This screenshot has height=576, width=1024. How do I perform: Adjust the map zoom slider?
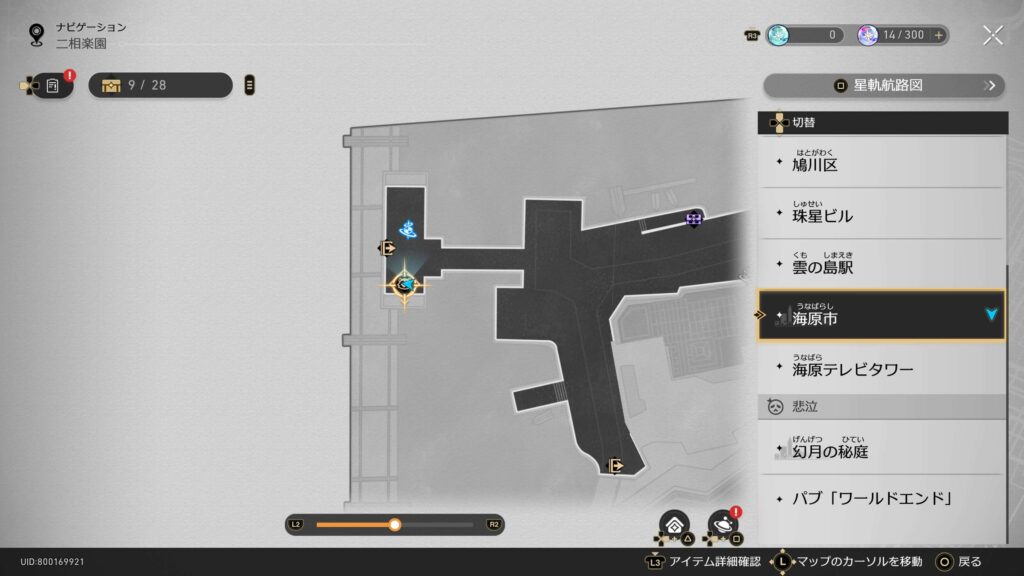[395, 524]
